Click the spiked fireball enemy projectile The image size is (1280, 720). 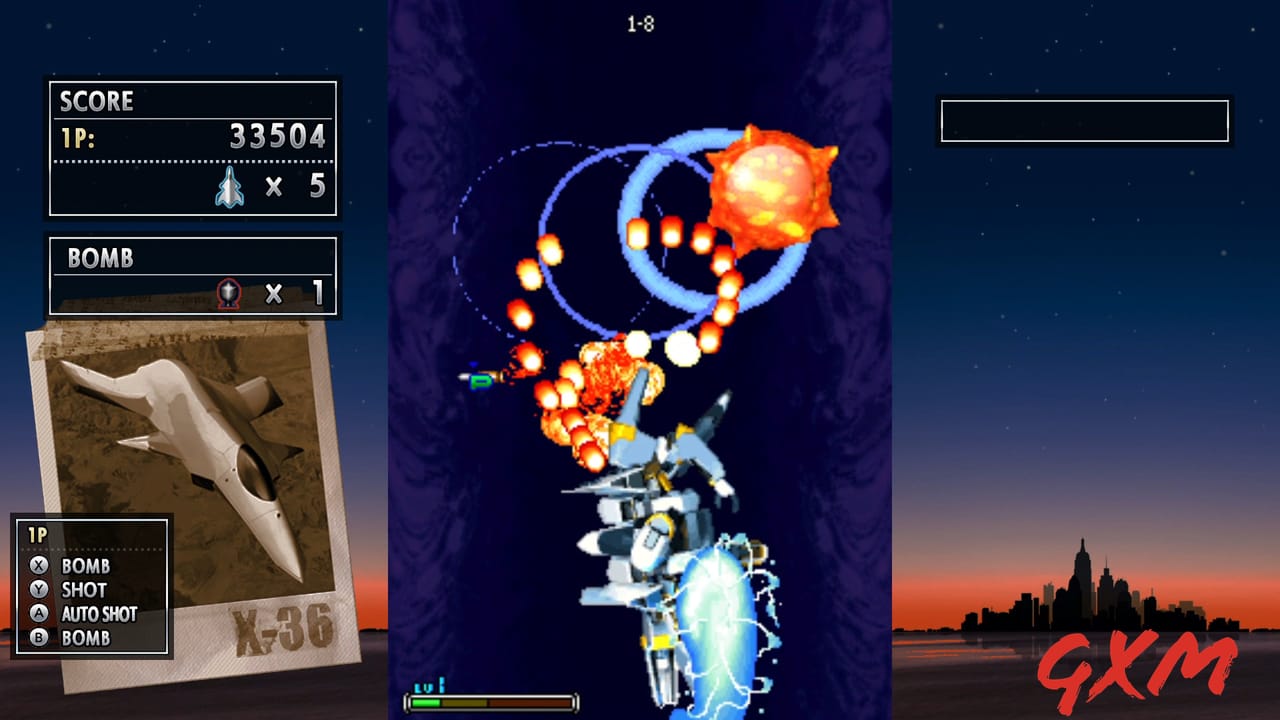pyautogui.click(x=768, y=180)
